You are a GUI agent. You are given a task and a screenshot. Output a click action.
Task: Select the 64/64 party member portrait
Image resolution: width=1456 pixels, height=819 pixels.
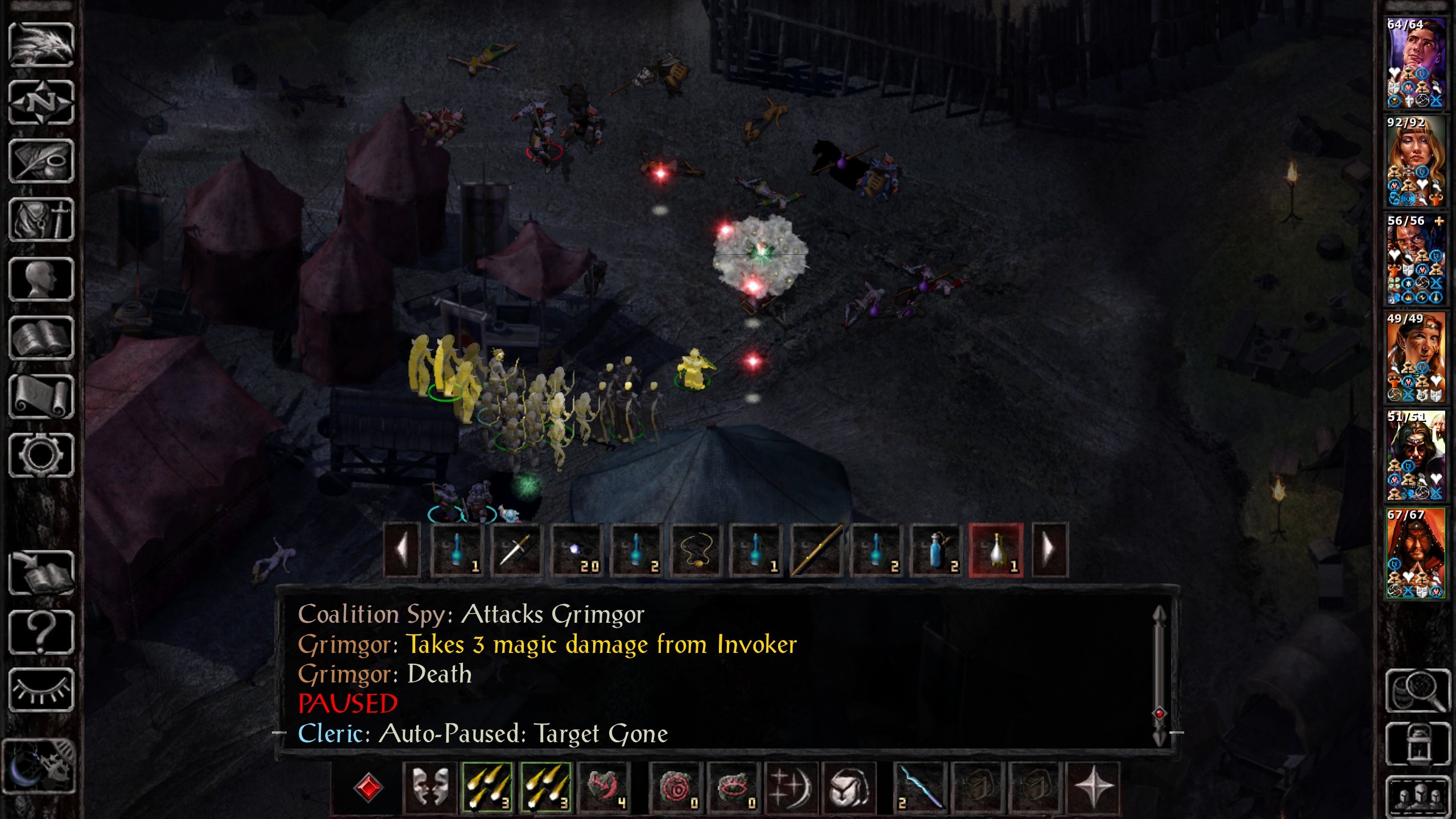coord(1415,63)
